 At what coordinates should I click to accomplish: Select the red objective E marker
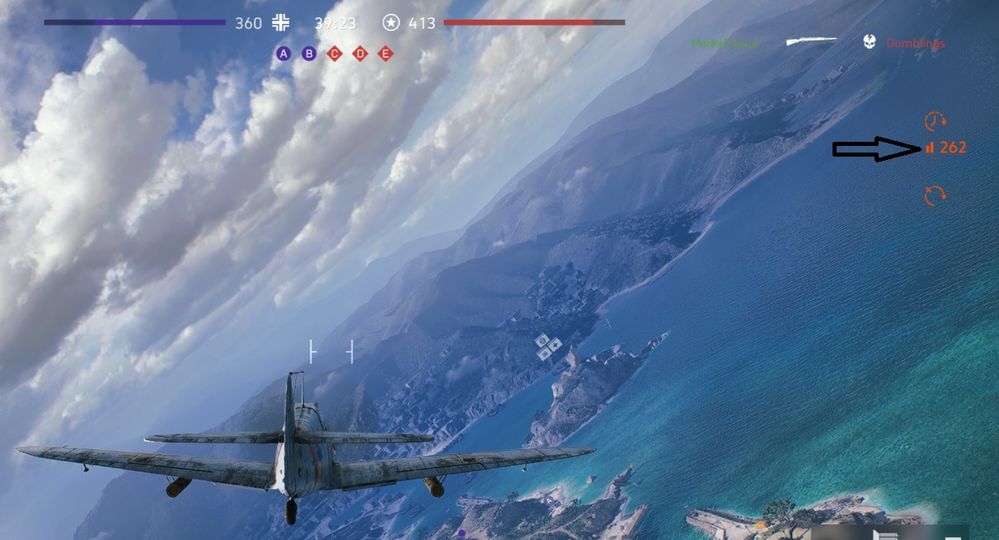pyautogui.click(x=386, y=53)
